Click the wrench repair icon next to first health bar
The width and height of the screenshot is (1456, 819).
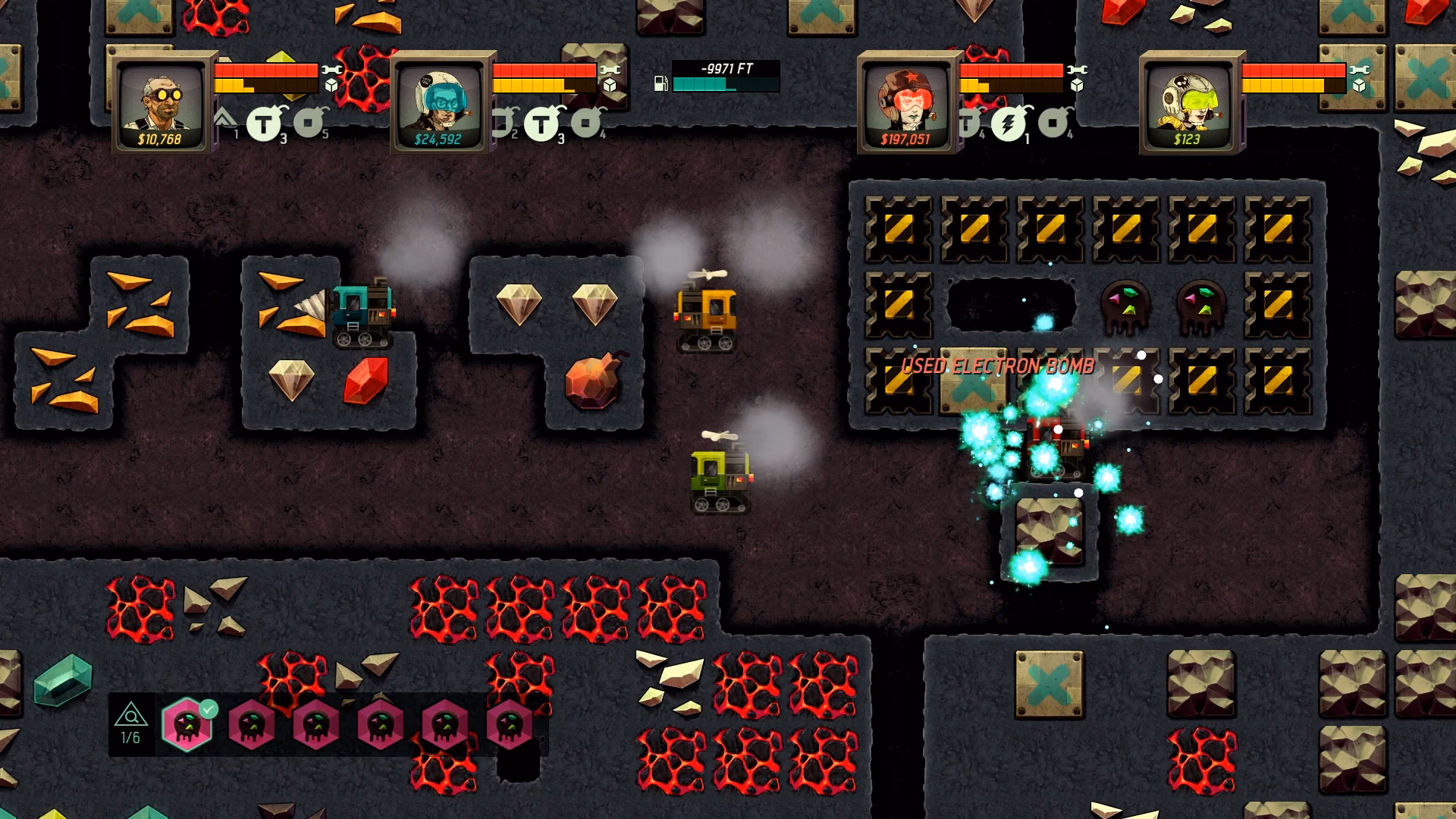[x=332, y=71]
